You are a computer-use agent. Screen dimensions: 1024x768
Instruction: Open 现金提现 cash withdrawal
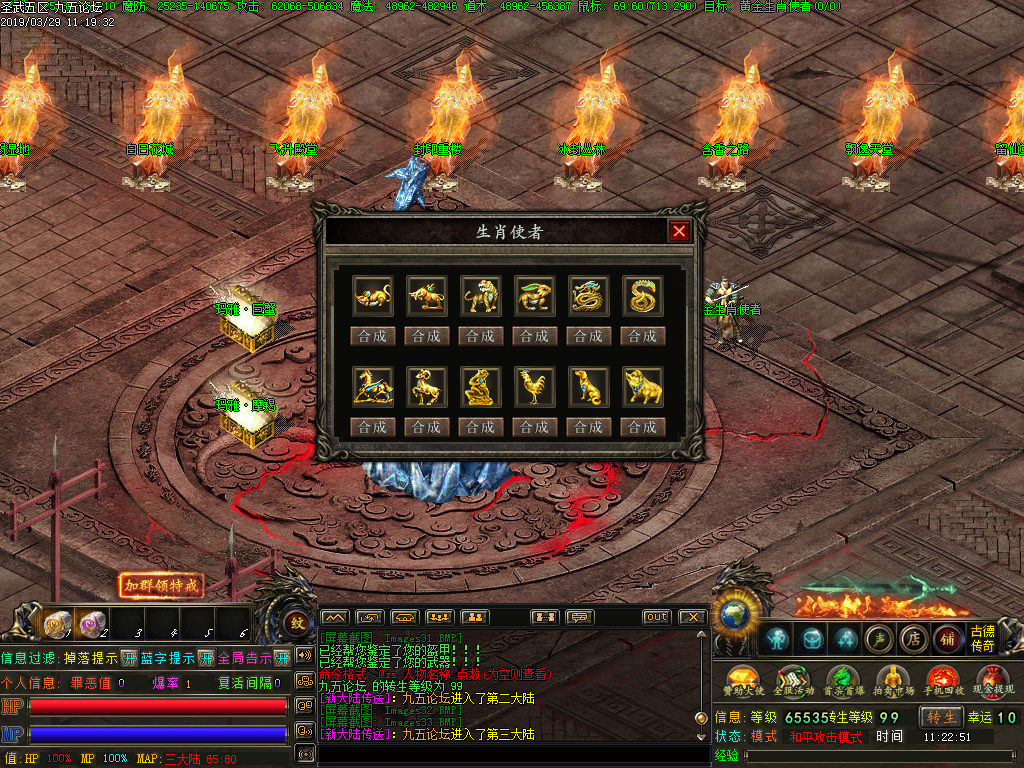pos(993,681)
